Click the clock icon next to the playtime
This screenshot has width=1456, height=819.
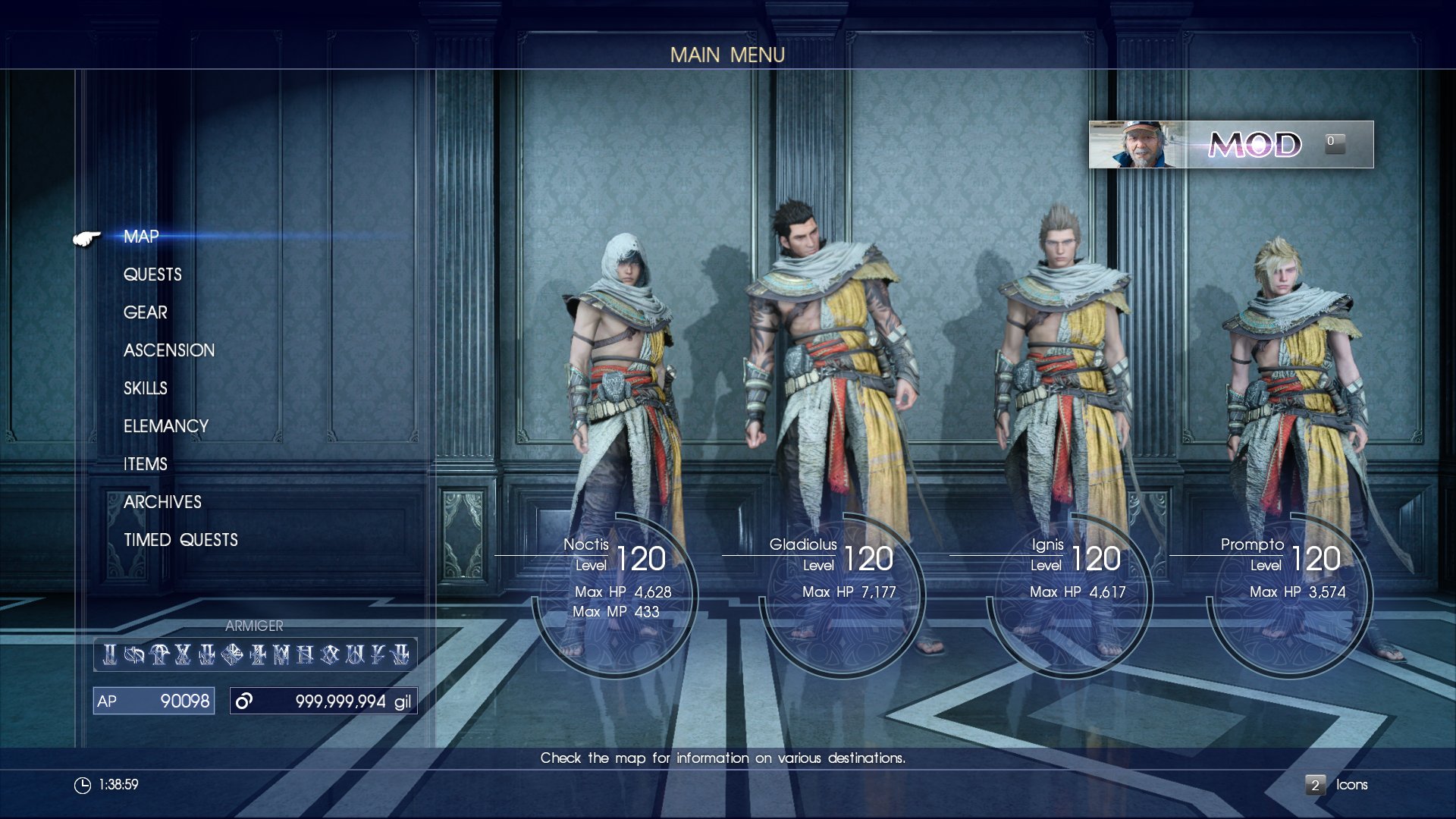coord(83,786)
